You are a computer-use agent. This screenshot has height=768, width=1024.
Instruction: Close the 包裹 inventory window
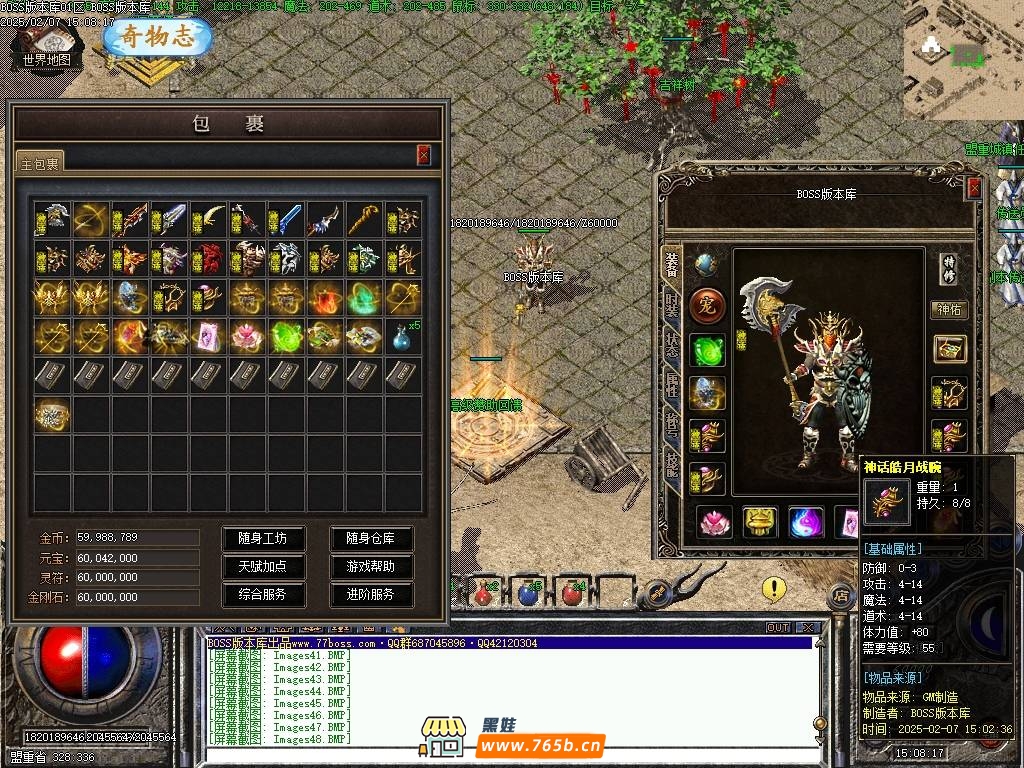(x=424, y=154)
